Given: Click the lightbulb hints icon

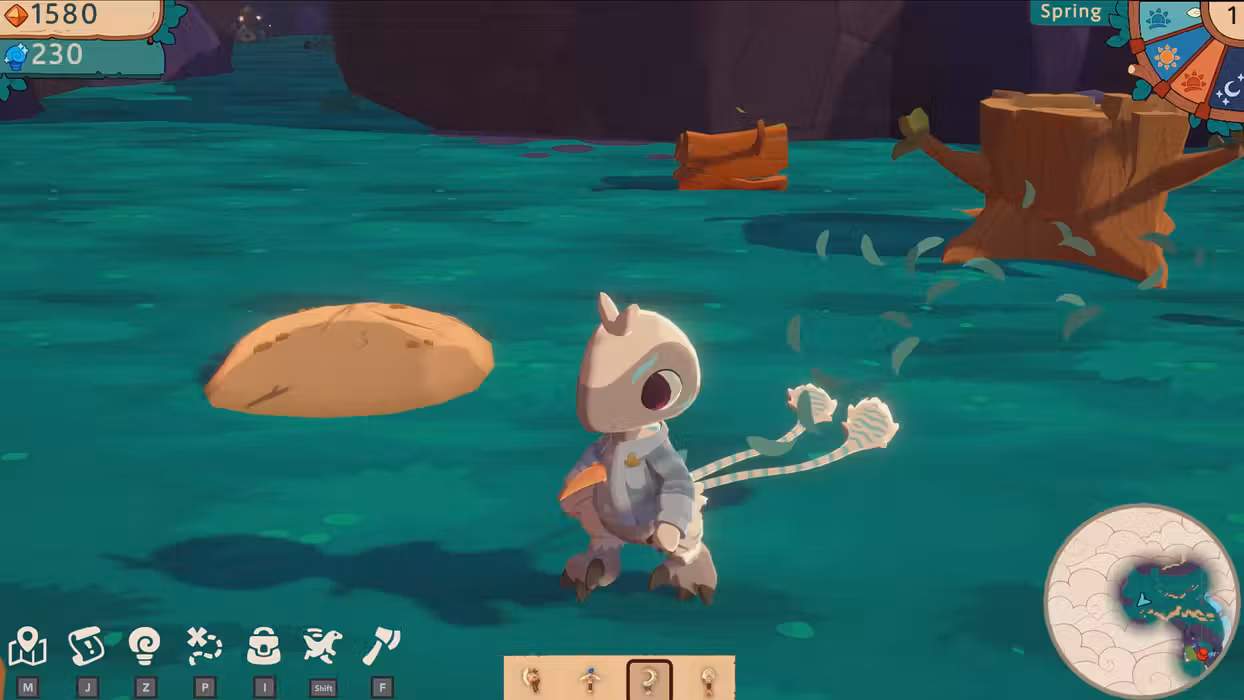Looking at the screenshot, I should 145,647.
